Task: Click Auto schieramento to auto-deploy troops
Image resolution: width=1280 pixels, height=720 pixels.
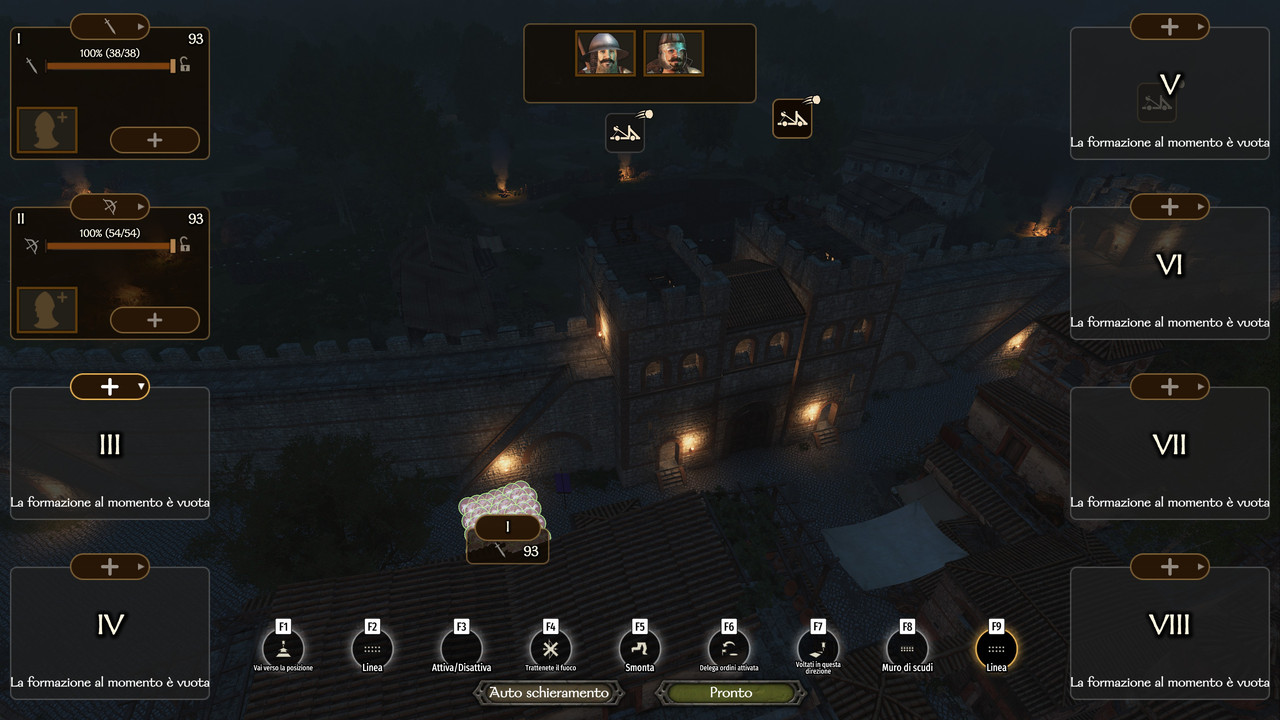Action: [548, 692]
